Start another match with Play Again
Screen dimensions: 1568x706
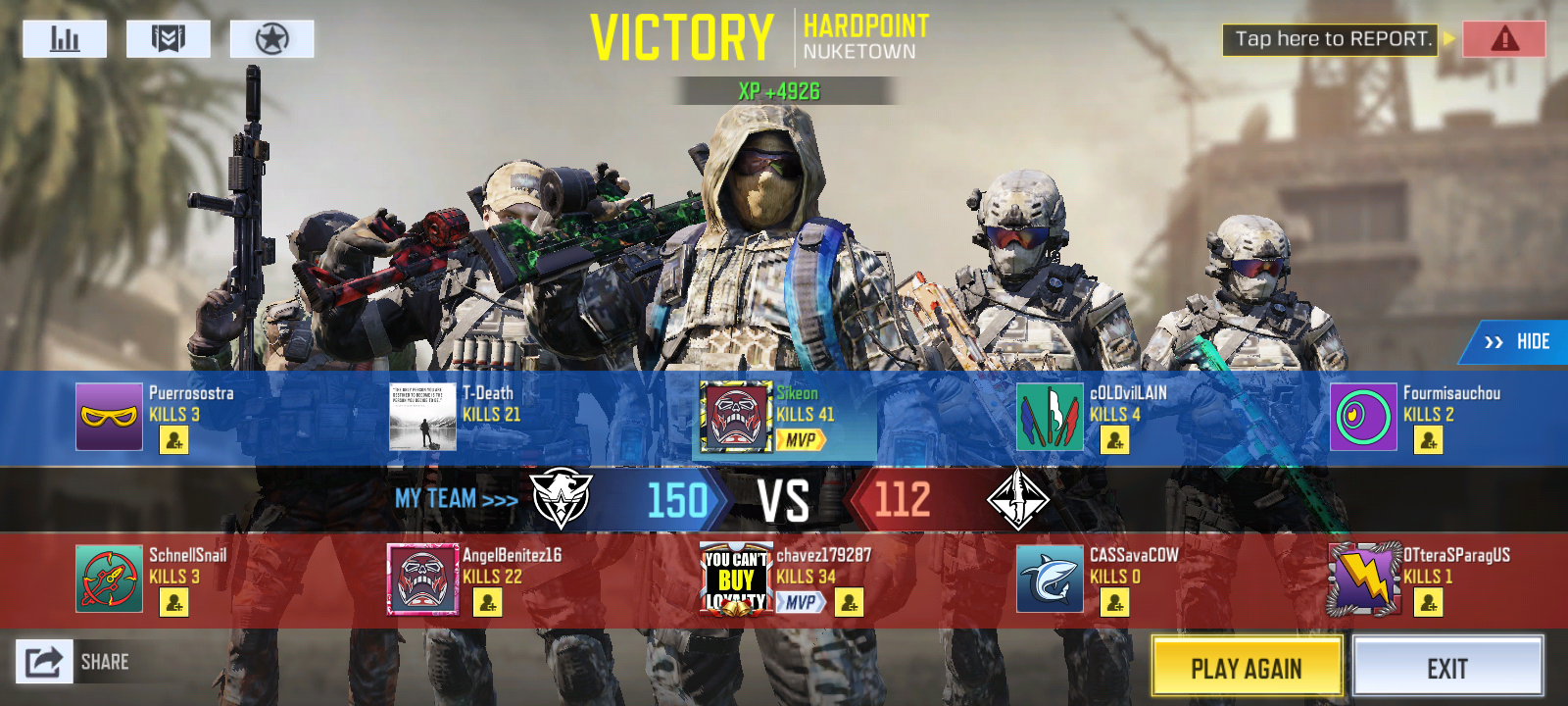[x=1247, y=668]
